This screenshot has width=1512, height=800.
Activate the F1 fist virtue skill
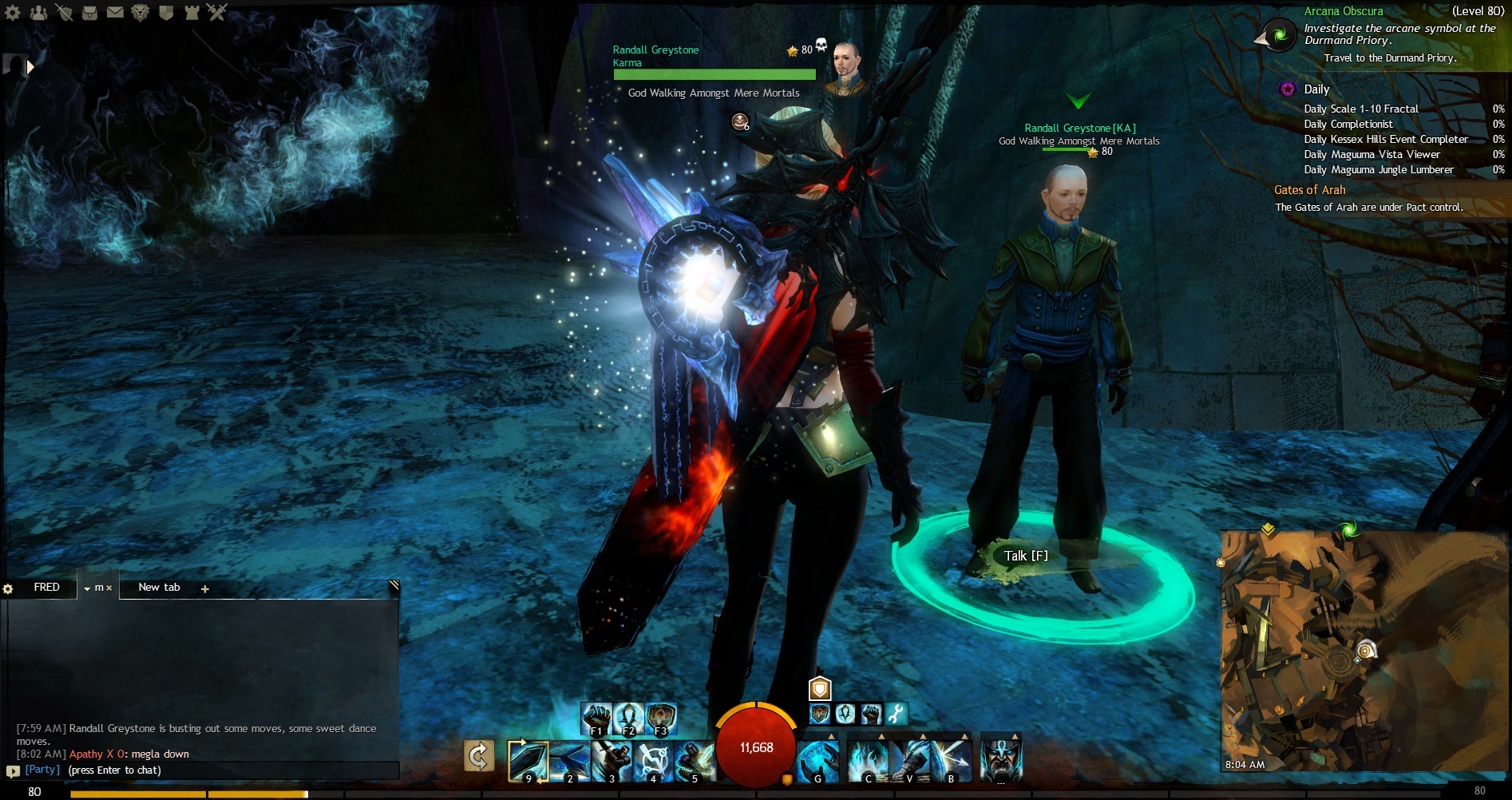[596, 718]
